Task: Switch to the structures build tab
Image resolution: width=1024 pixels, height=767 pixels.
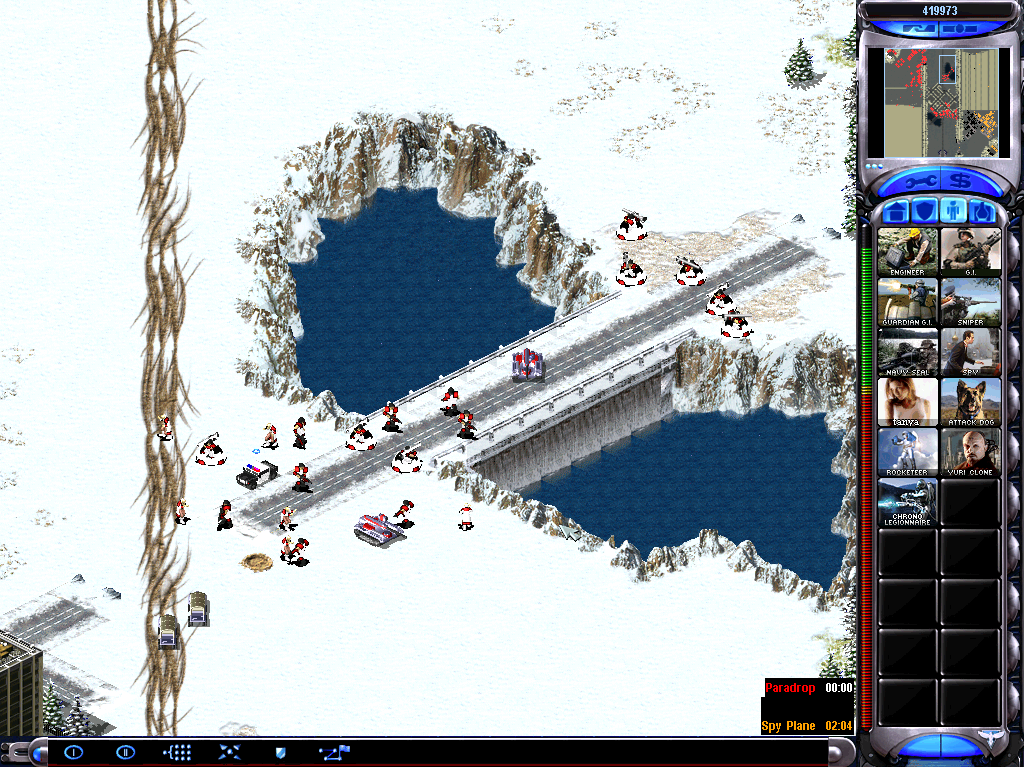Action: 893,212
